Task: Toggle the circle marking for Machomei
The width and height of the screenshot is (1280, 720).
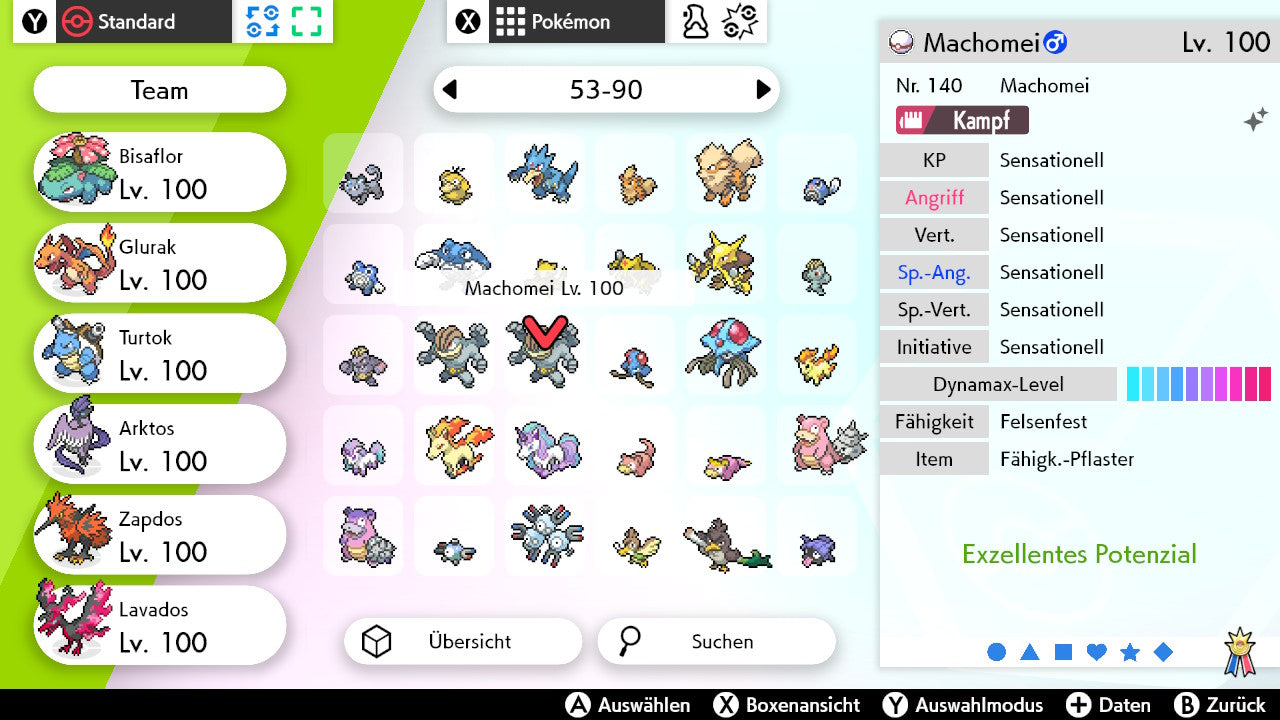Action: pyautogui.click(x=997, y=652)
